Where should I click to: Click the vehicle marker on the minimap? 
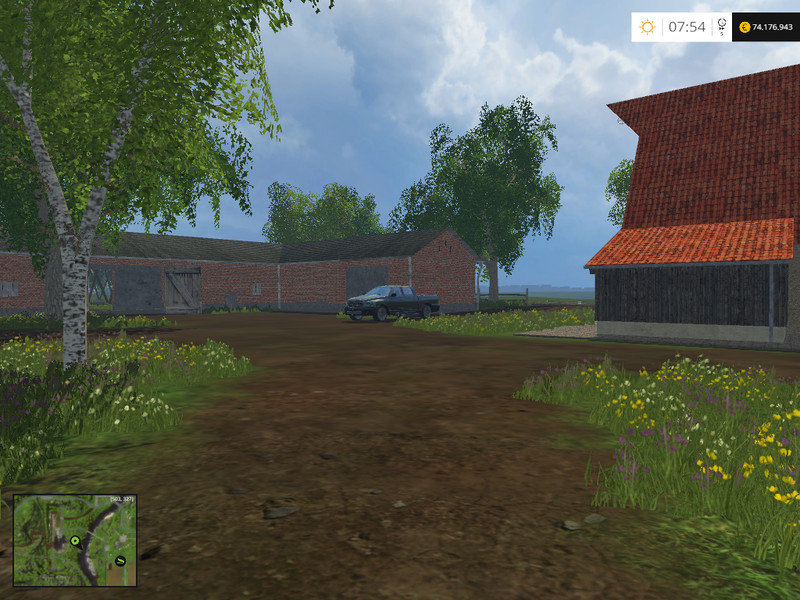[120, 560]
